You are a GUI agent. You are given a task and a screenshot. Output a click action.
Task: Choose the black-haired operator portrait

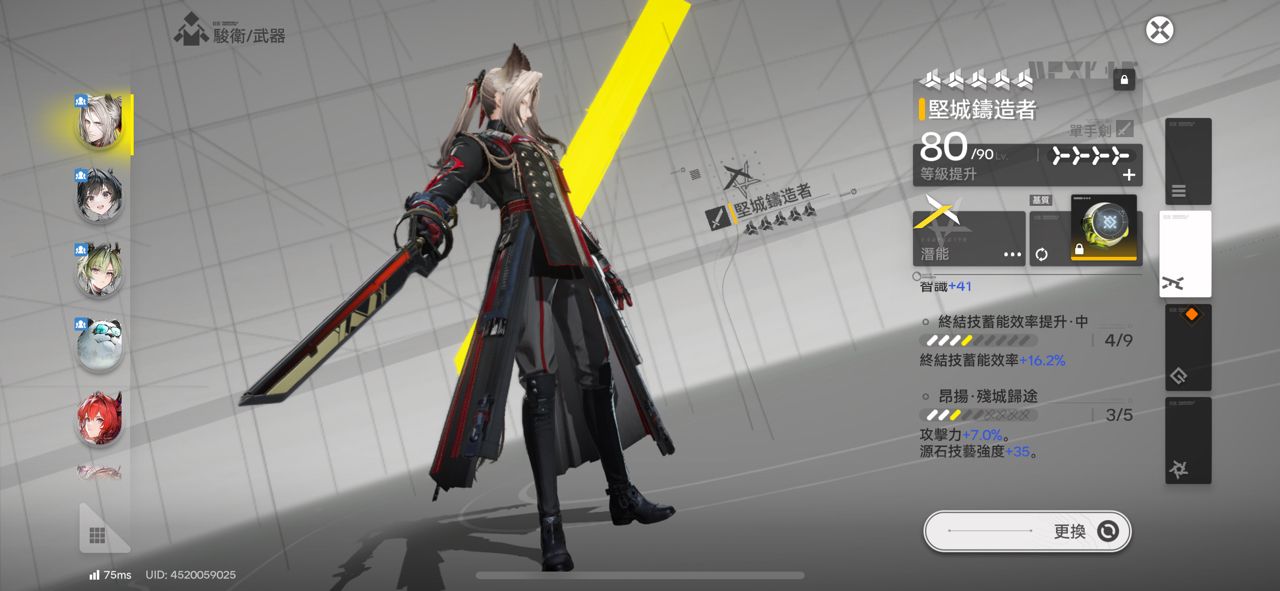(100, 197)
